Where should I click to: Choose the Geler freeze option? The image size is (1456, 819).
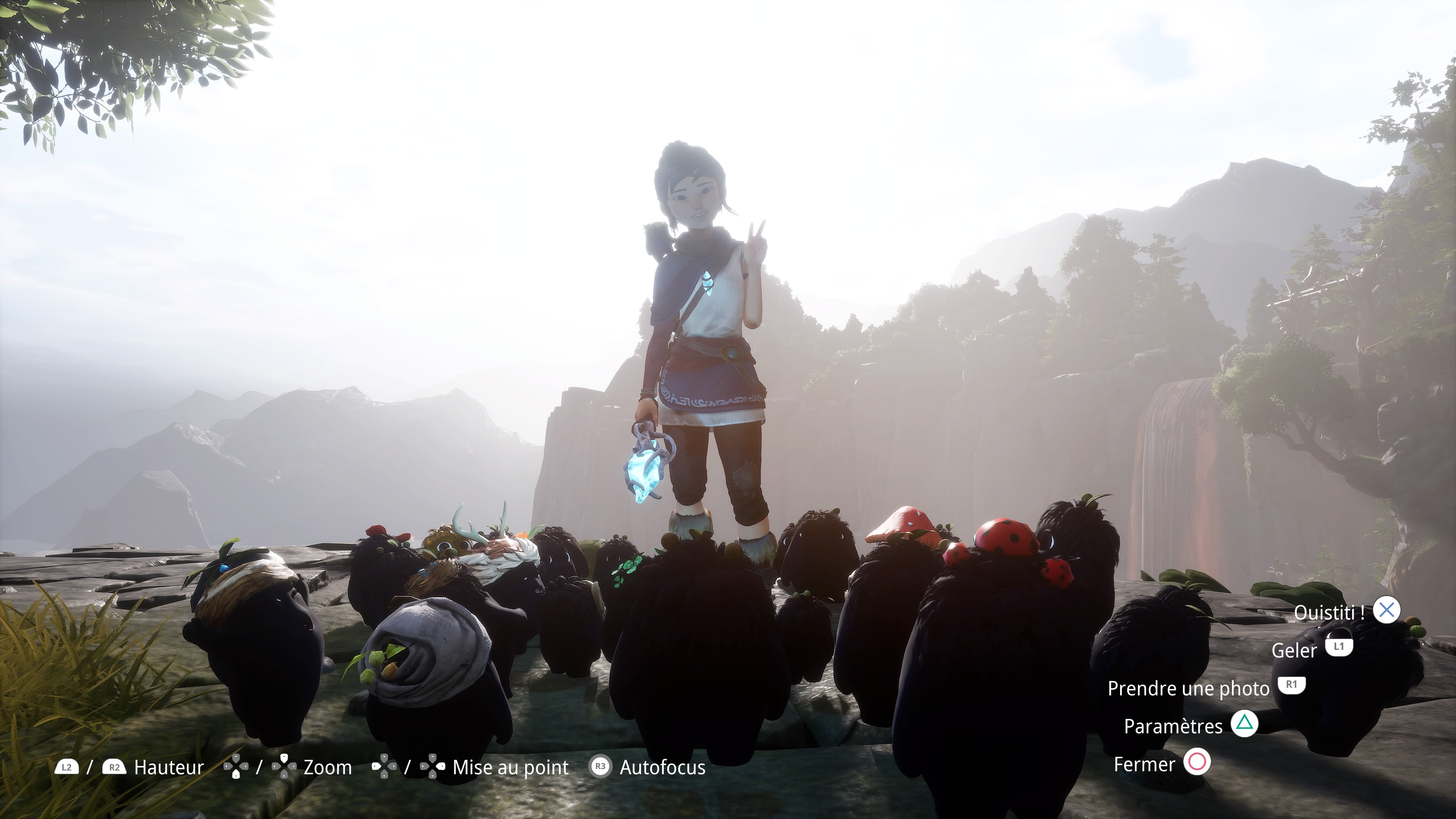click(x=1294, y=650)
